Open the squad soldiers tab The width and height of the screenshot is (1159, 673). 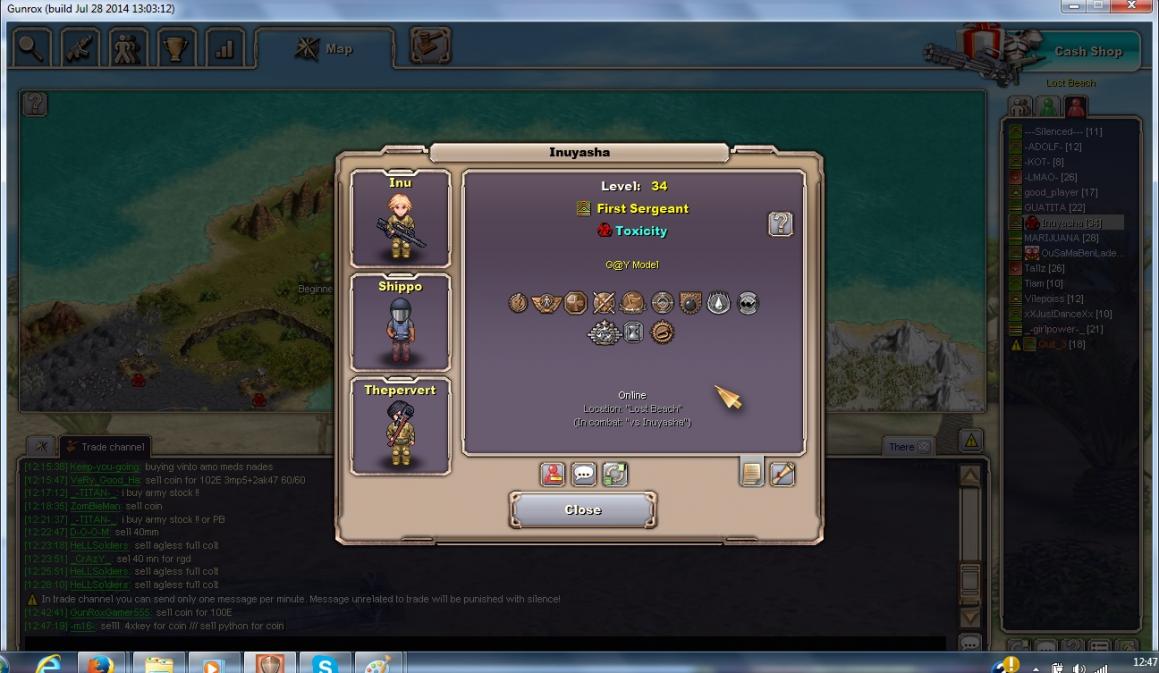point(128,50)
